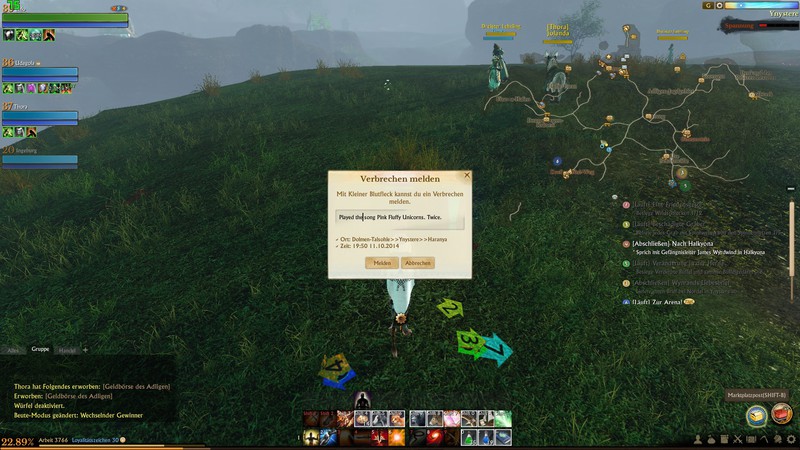Screen dimensions: 800x450
Task: Open the red shopping cart store
Action: pyautogui.click(x=781, y=414)
